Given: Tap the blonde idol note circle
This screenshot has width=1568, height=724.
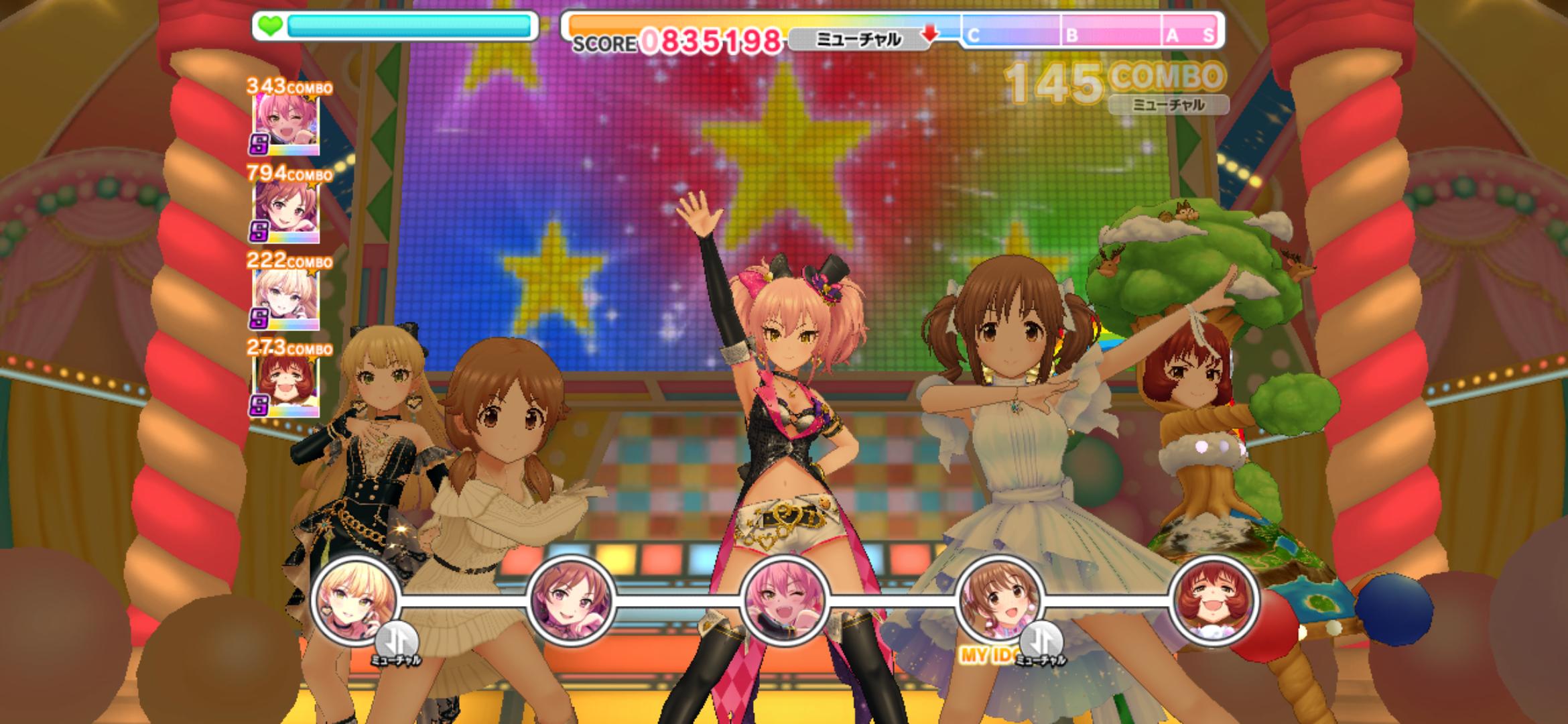Looking at the screenshot, I should [356, 601].
